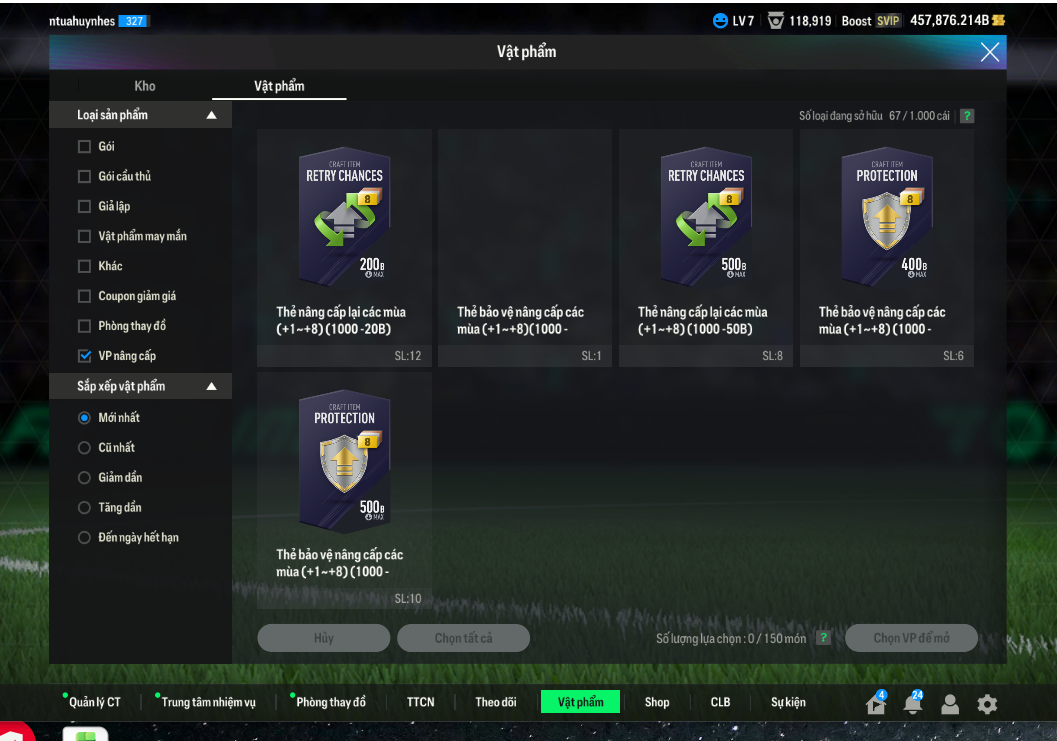The width and height of the screenshot is (1057, 741).
Task: Open the settings gear icon
Action: pyautogui.click(x=987, y=704)
